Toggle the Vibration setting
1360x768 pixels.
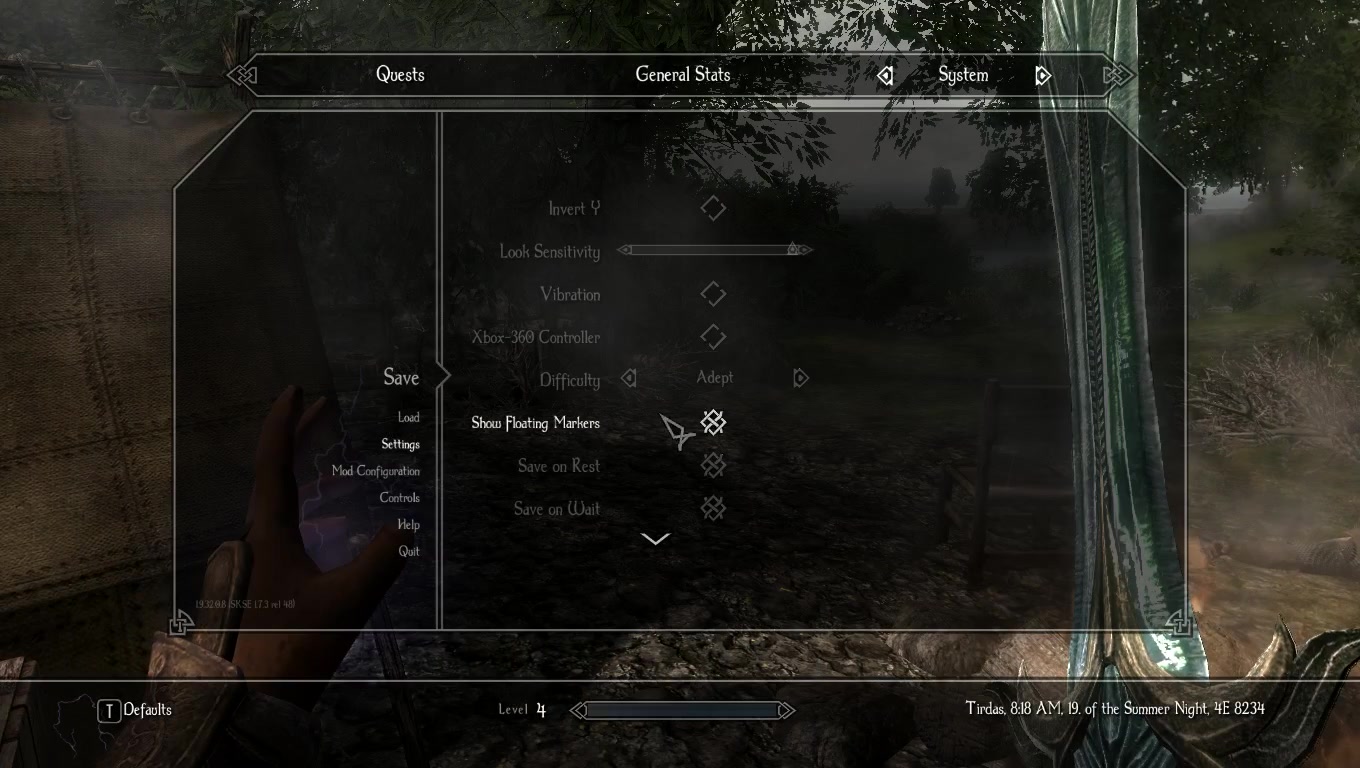713,294
